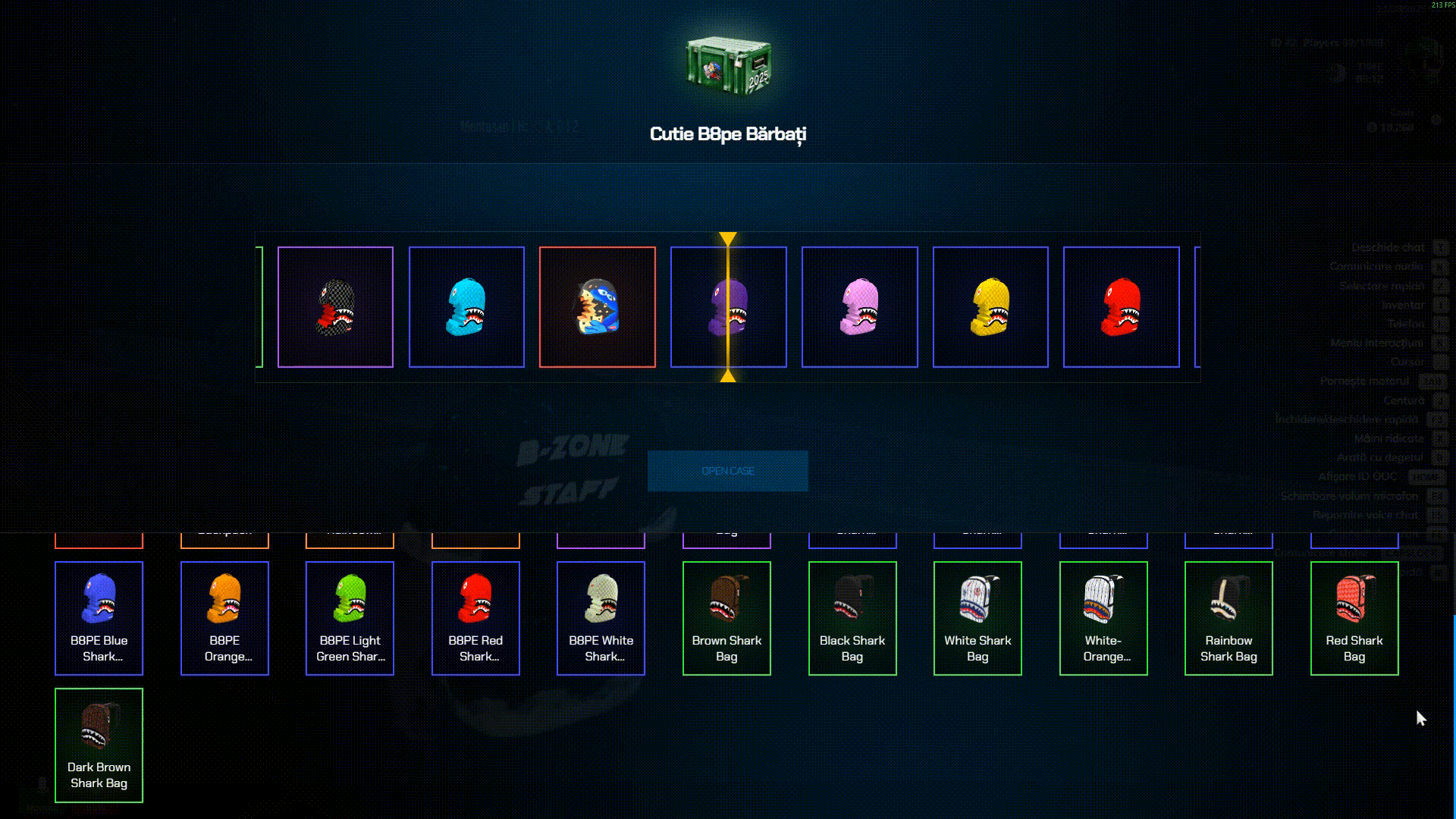This screenshot has height=819, width=1456.
Task: Select the Red Shark Bag tile
Action: click(1354, 617)
